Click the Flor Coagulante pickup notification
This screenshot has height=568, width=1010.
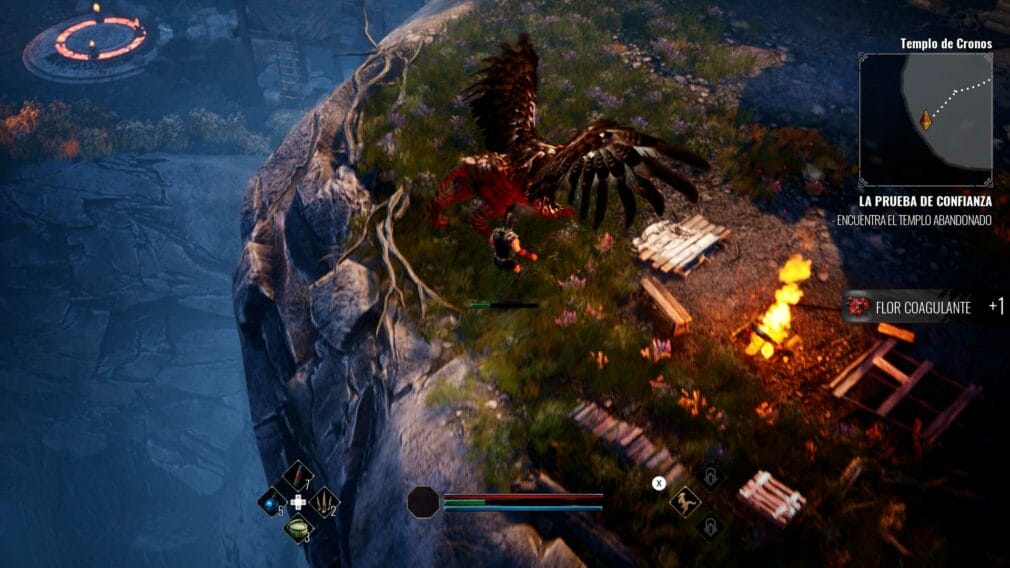point(922,307)
